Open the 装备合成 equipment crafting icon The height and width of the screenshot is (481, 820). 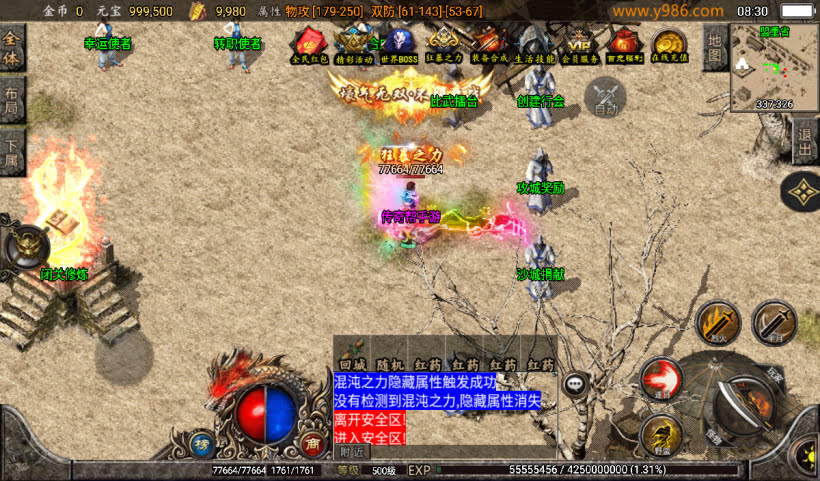pyautogui.click(x=490, y=44)
